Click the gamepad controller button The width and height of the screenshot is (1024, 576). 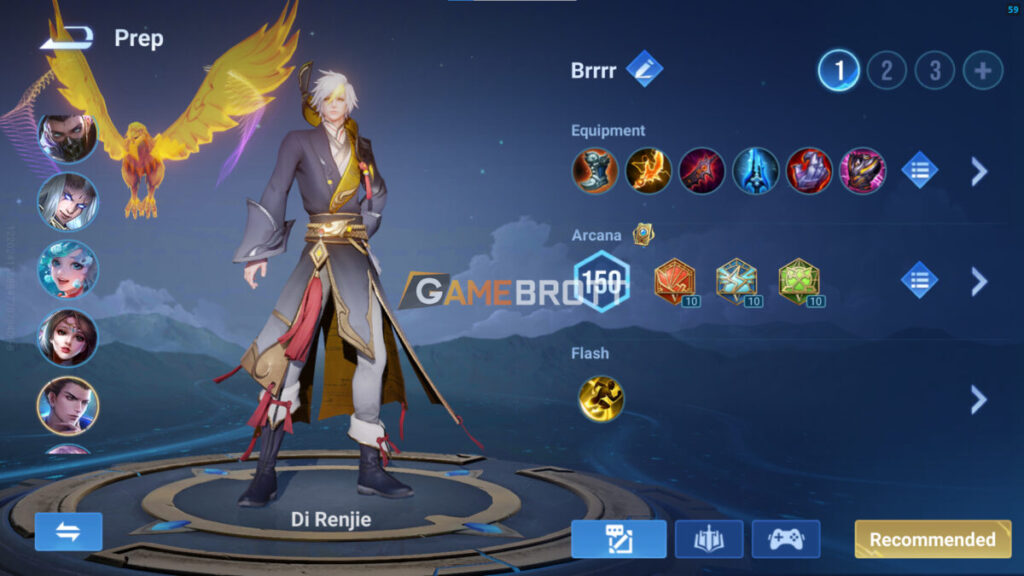(785, 539)
